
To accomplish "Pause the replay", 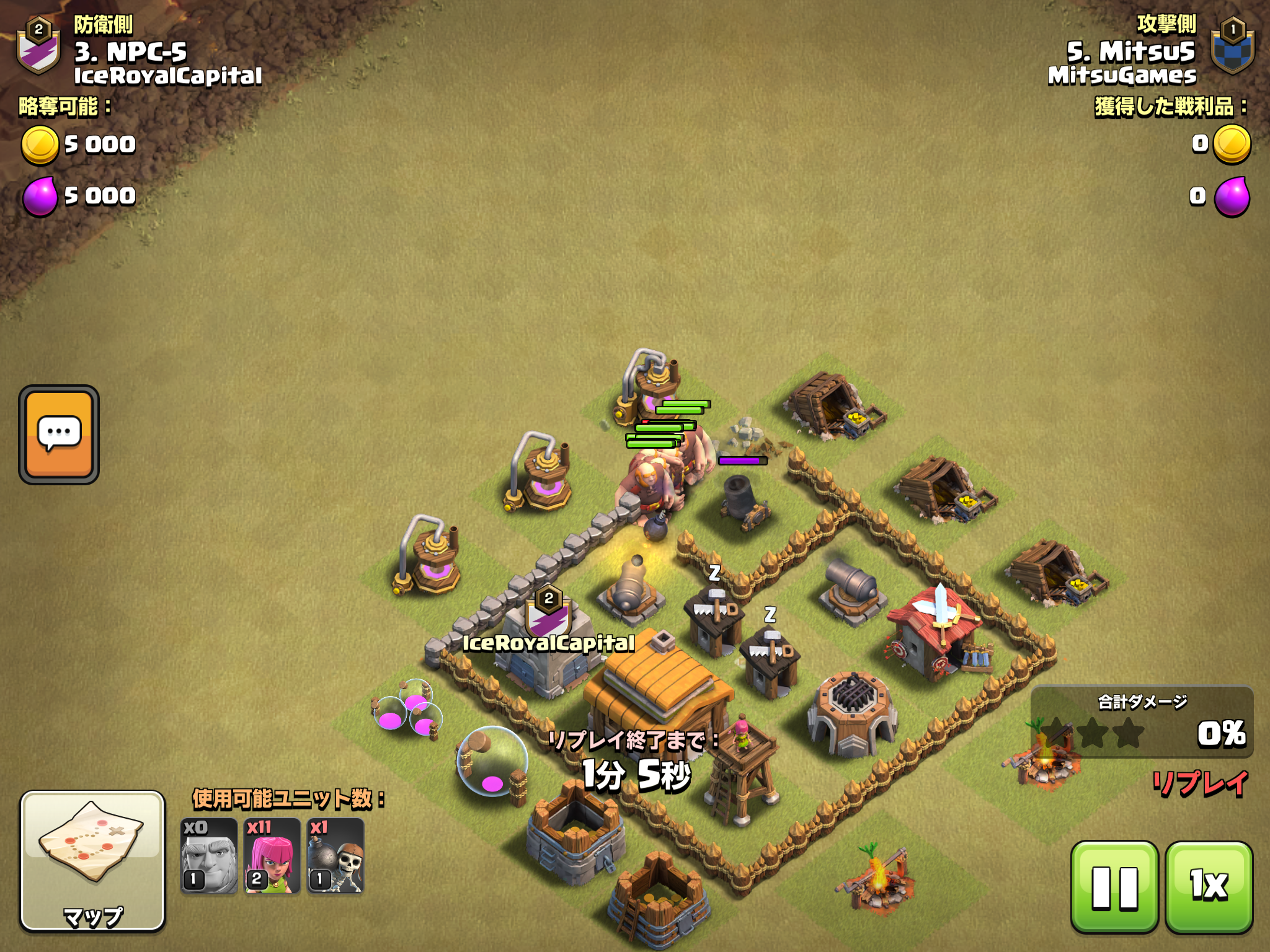I will [x=1114, y=886].
